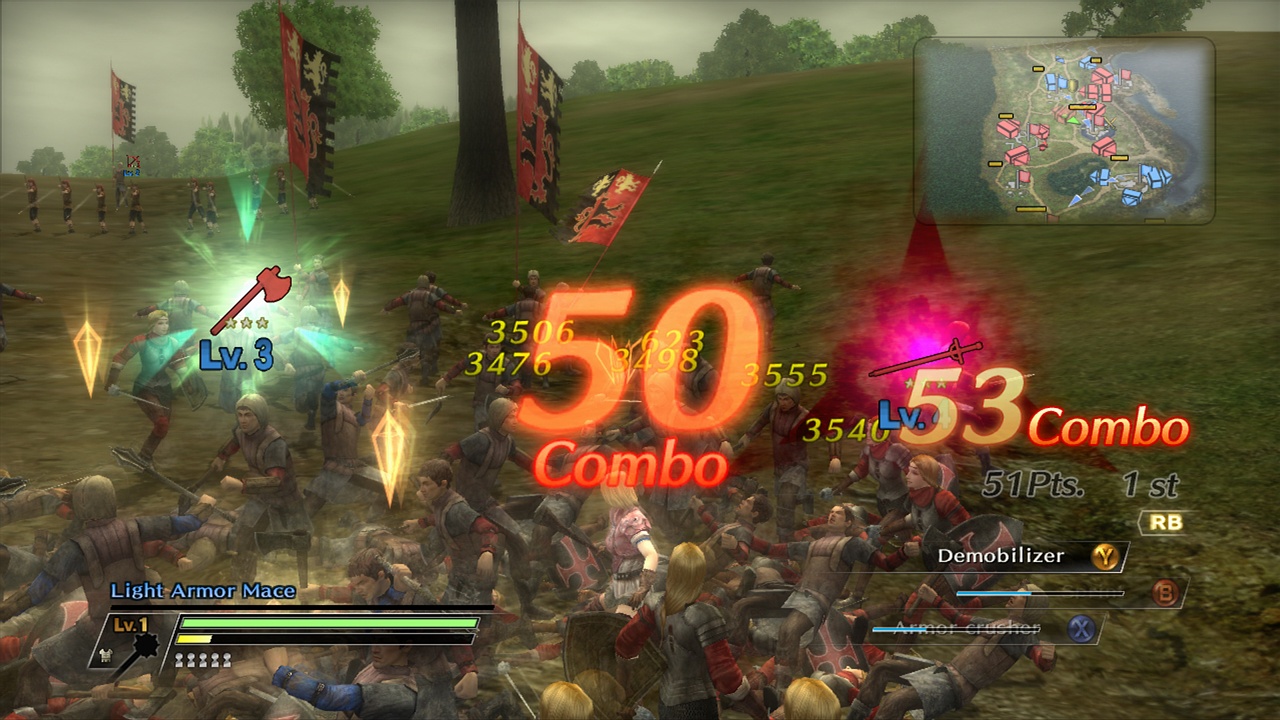Expand the Demobilizer skill entry

[x=1000, y=555]
